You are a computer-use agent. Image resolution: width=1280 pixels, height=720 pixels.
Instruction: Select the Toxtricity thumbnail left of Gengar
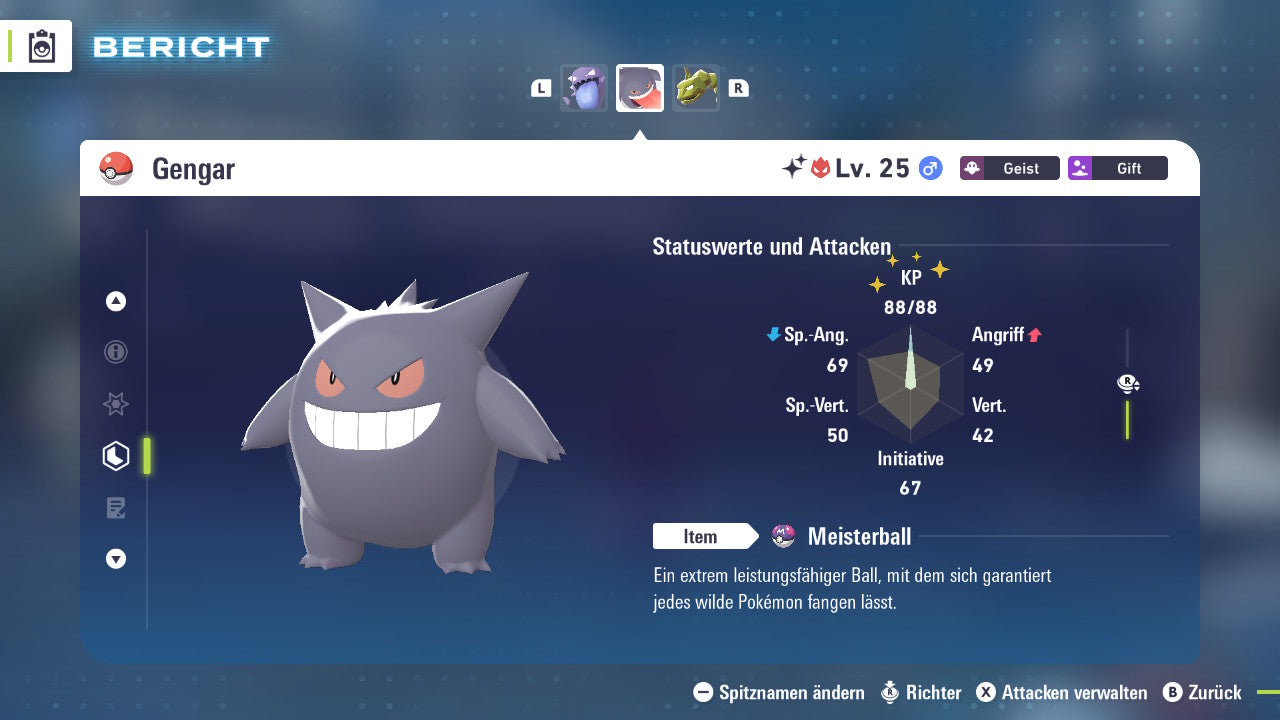coord(584,88)
